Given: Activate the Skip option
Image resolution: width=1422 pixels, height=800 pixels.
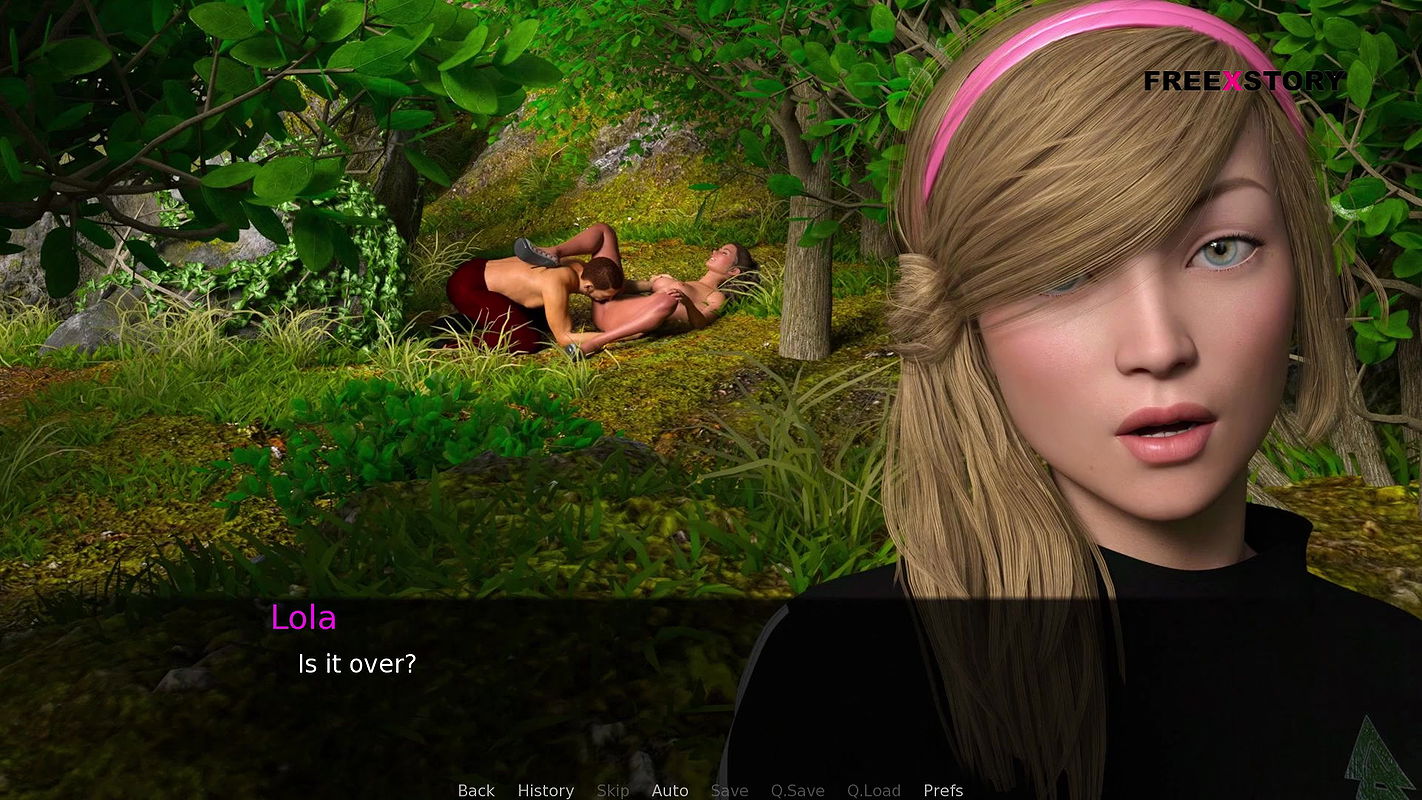Looking at the screenshot, I should click(612, 790).
